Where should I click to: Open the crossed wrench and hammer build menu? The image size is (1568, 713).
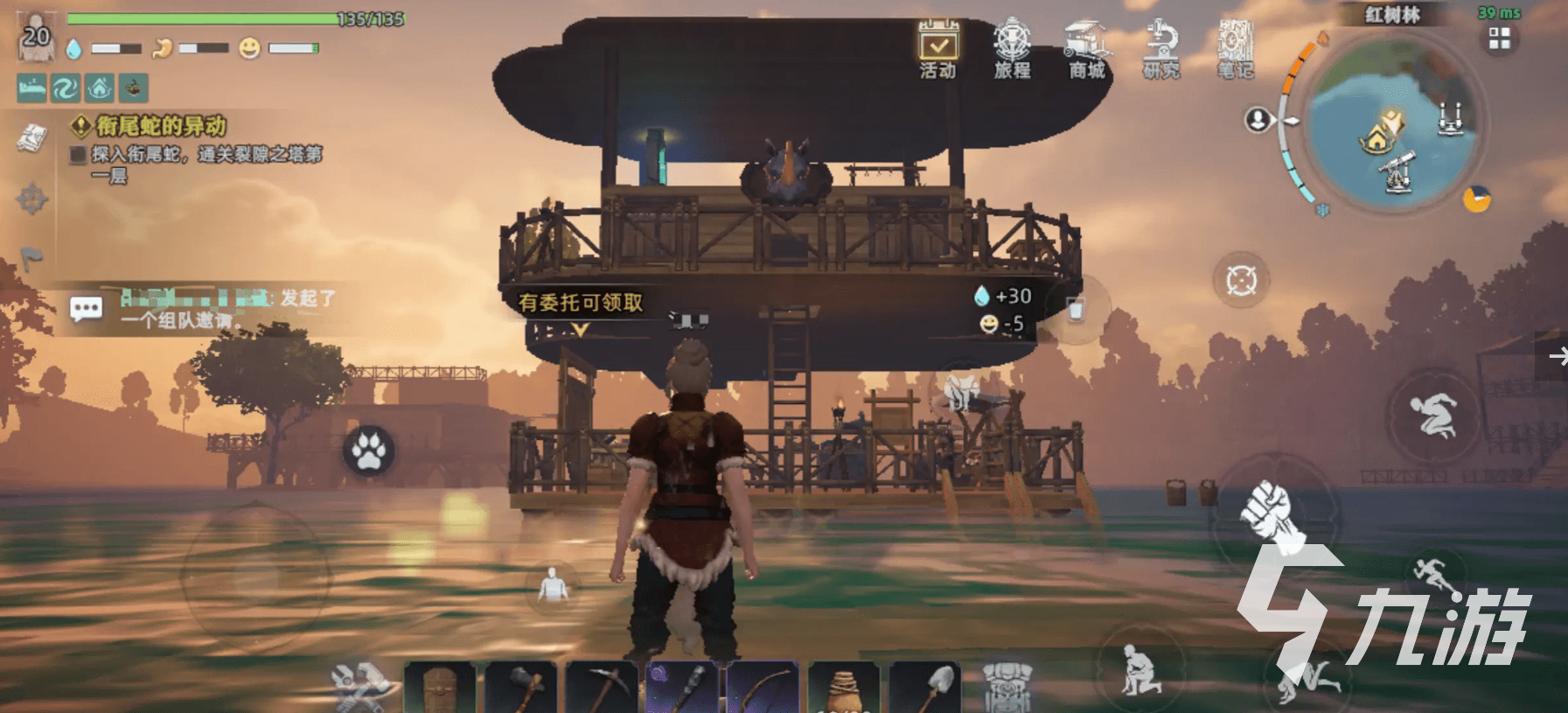click(359, 685)
